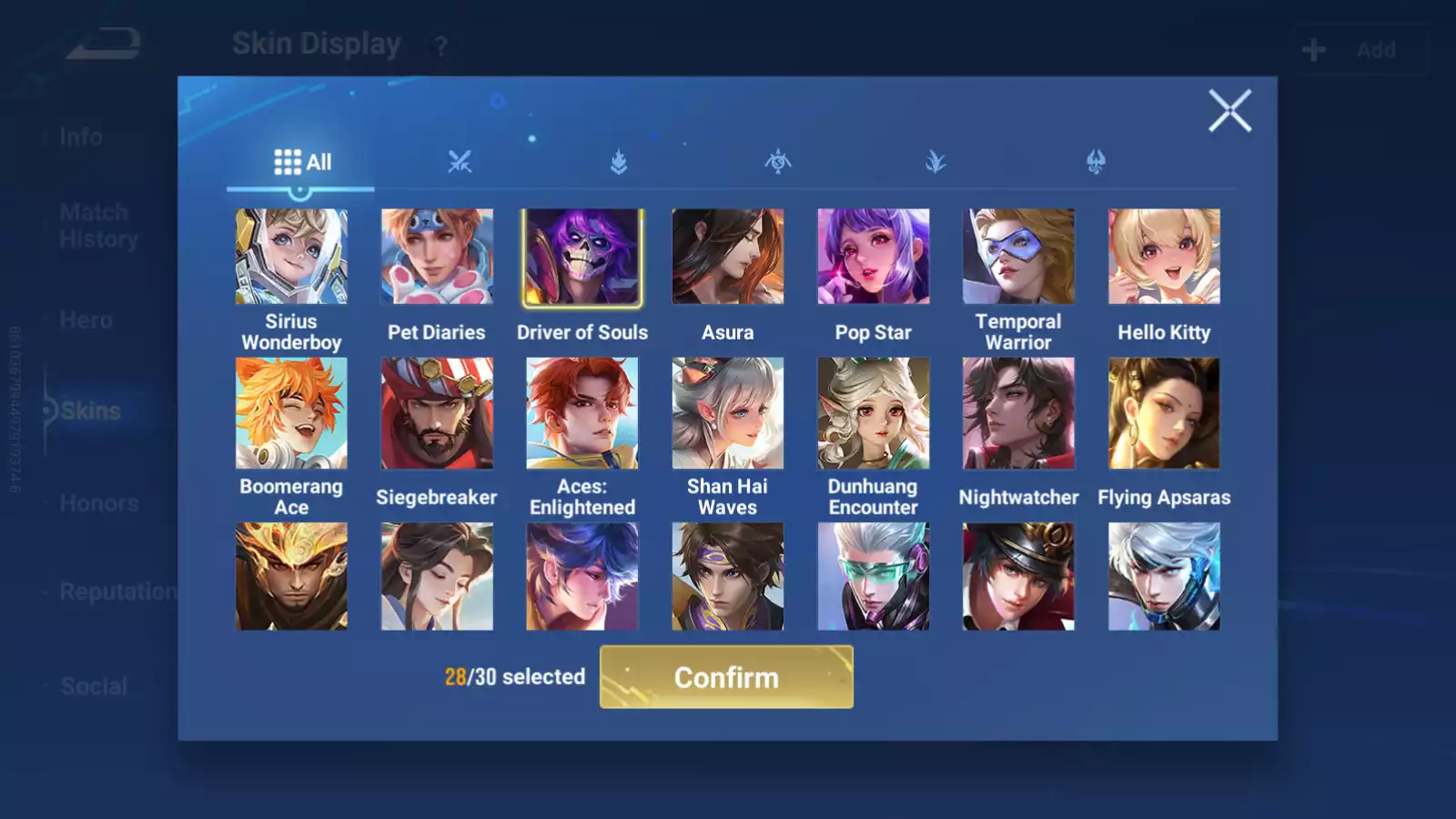This screenshot has height=819, width=1456.
Task: Select the Nightwatcher skin
Action: click(1018, 413)
